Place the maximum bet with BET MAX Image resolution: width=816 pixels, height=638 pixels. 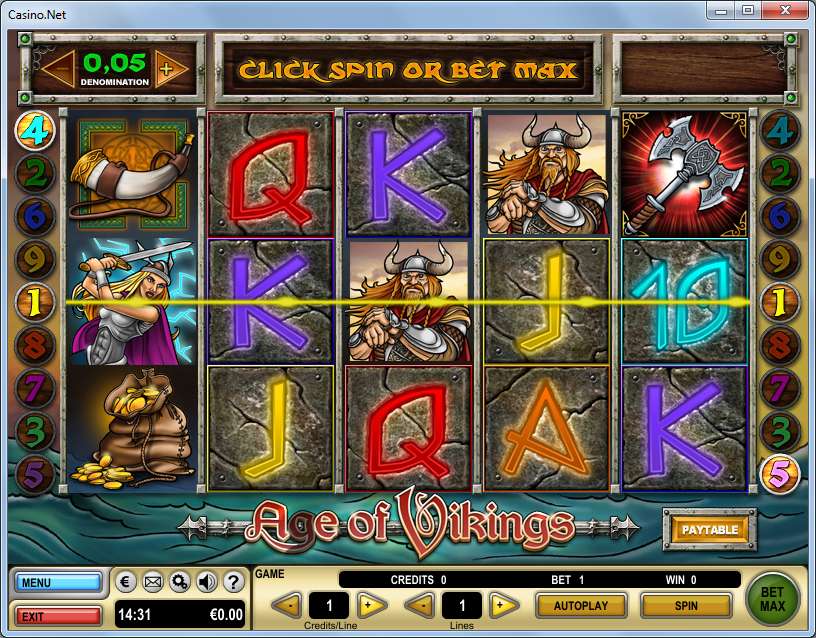click(x=773, y=598)
